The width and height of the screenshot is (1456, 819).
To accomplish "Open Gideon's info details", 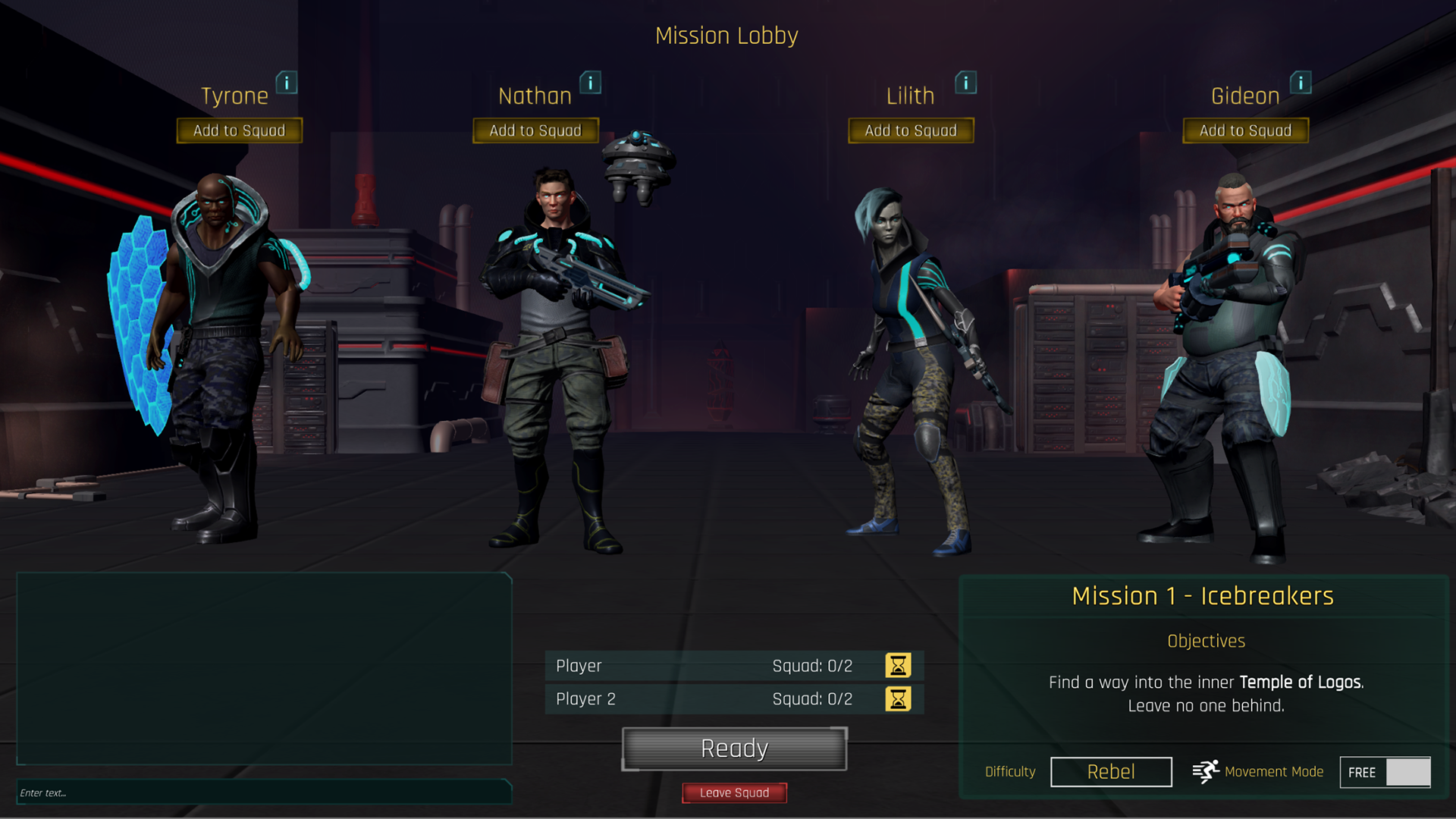I will [x=1301, y=83].
